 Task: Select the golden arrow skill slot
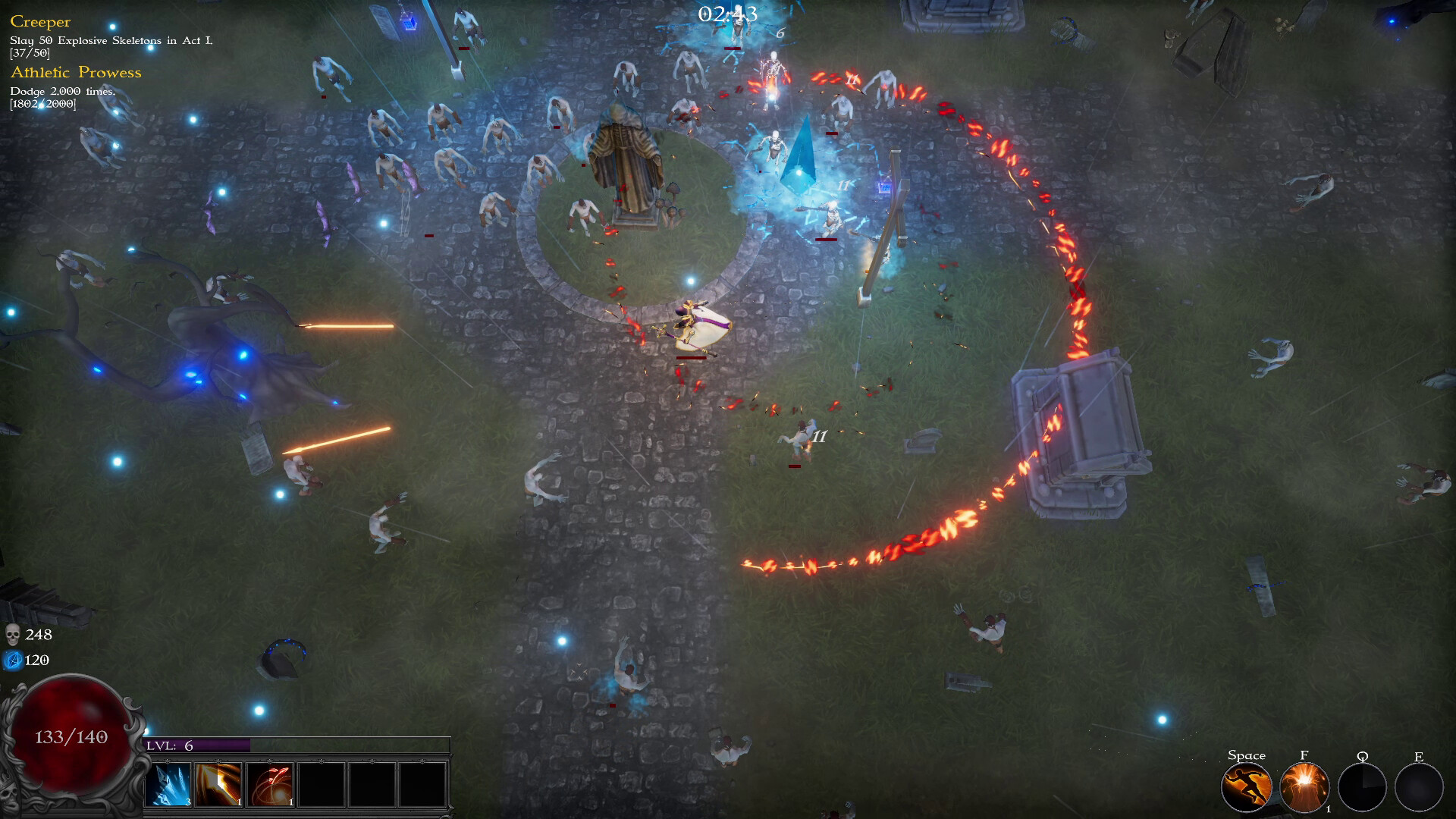click(219, 785)
